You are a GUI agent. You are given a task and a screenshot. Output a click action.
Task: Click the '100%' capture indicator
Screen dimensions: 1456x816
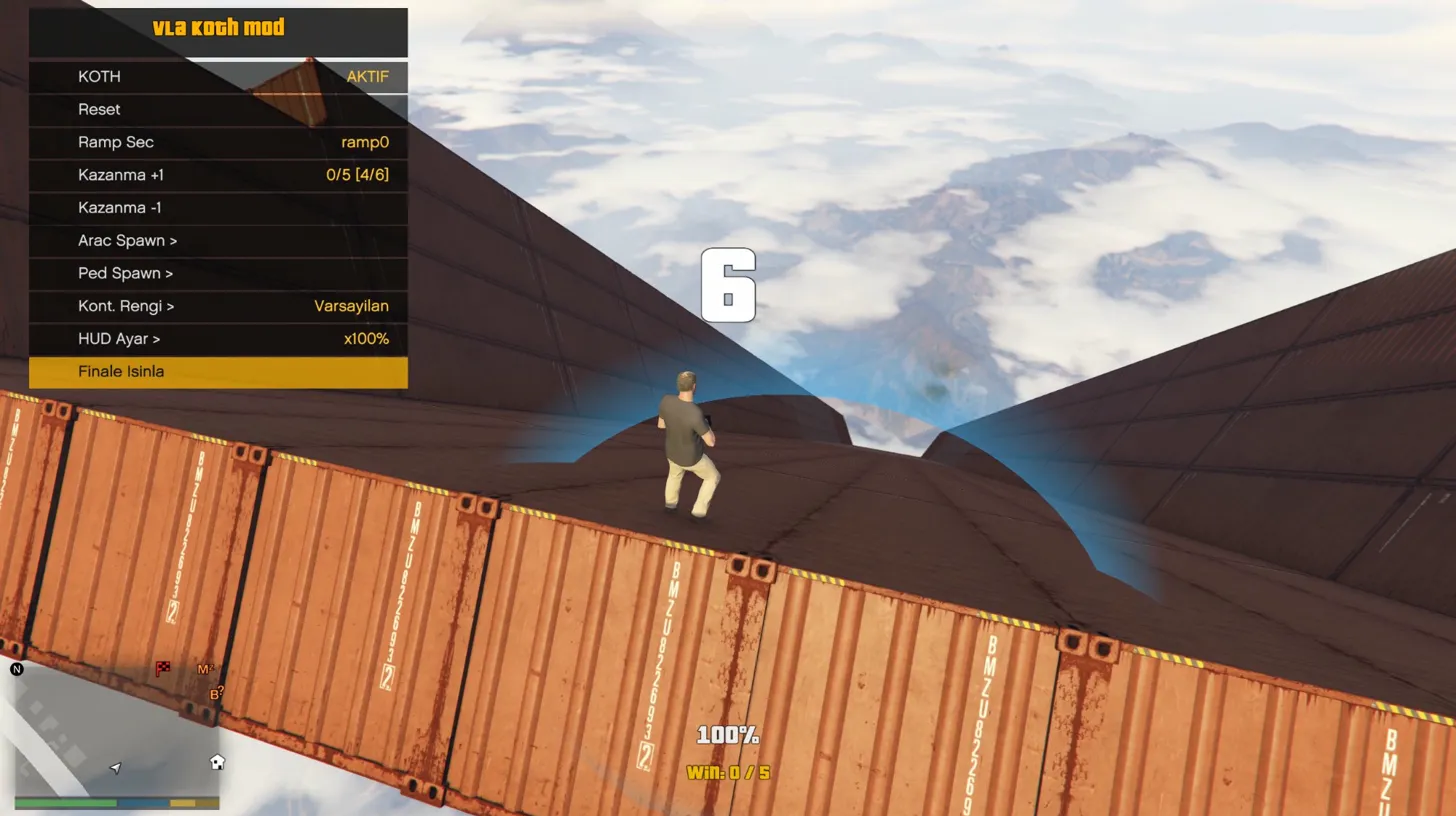pyautogui.click(x=729, y=734)
